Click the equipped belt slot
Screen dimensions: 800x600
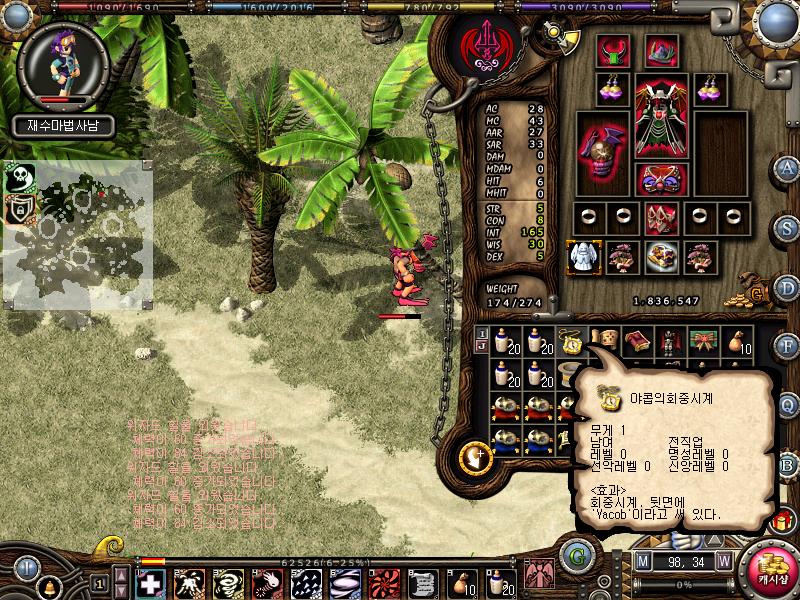pos(660,180)
